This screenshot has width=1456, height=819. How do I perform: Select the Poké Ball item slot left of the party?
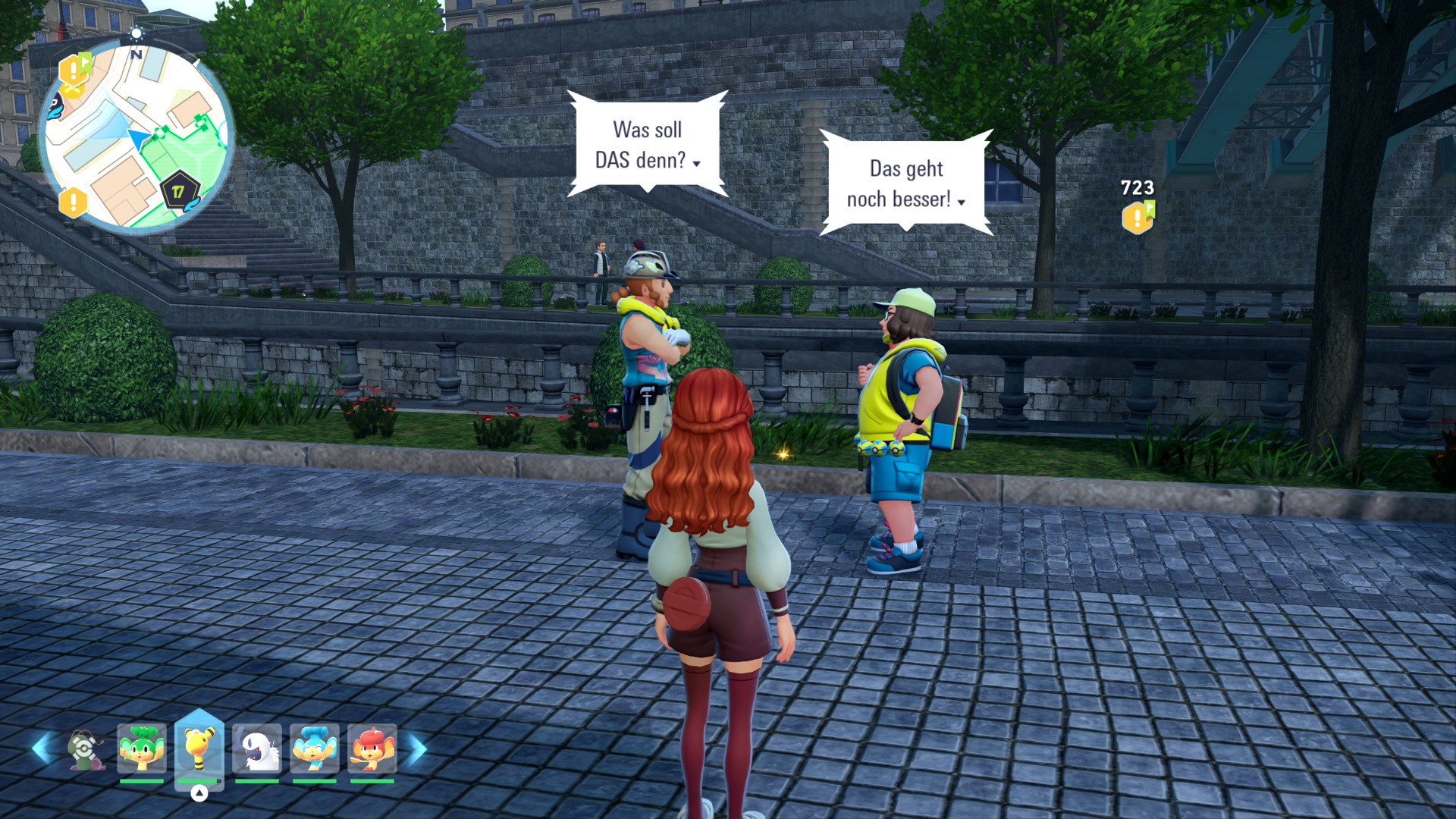86,749
